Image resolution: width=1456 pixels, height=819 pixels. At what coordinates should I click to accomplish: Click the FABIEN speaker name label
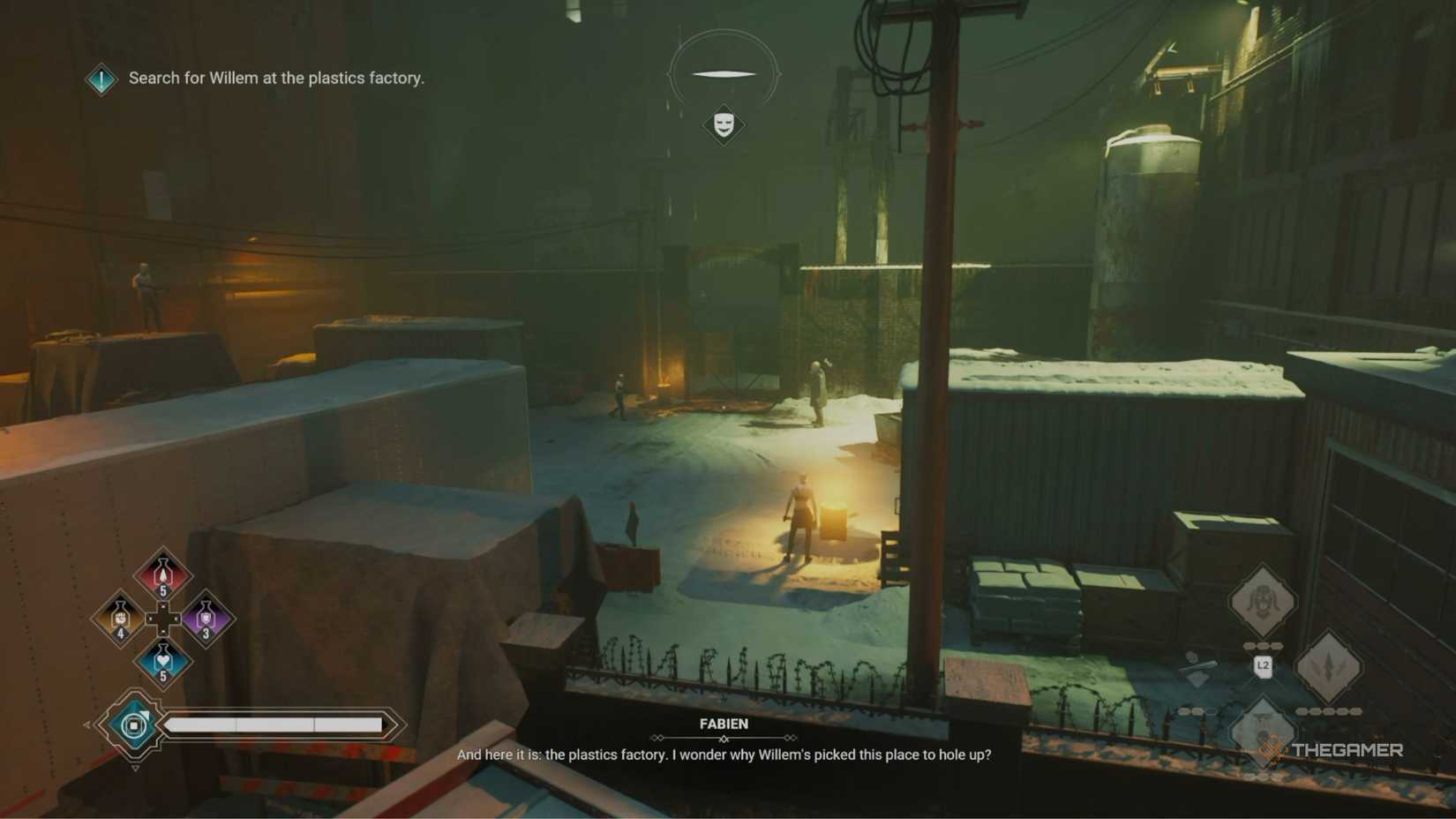pos(724,723)
